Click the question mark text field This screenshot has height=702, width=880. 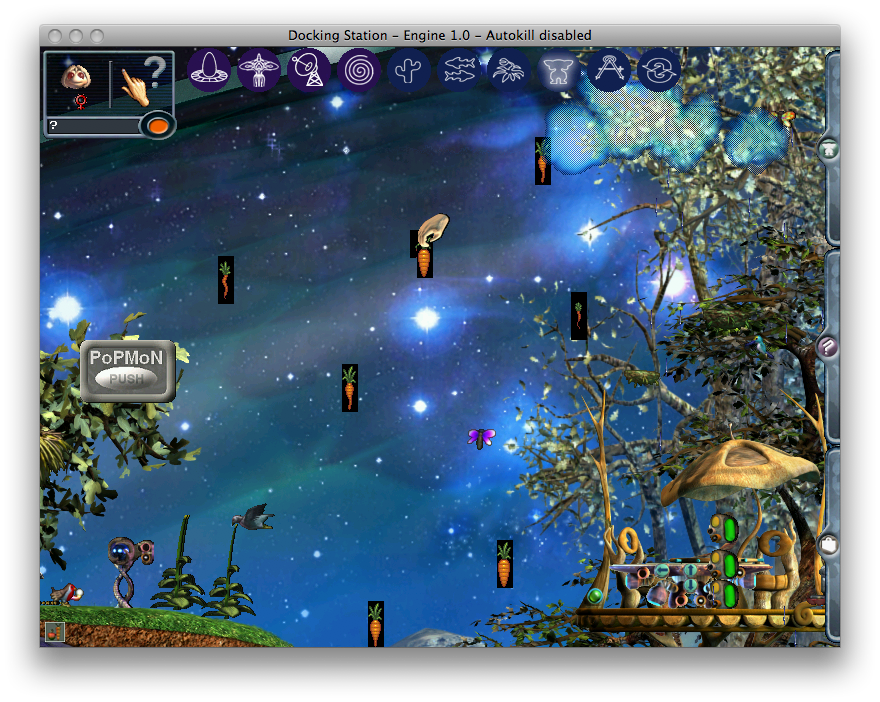click(x=92, y=126)
